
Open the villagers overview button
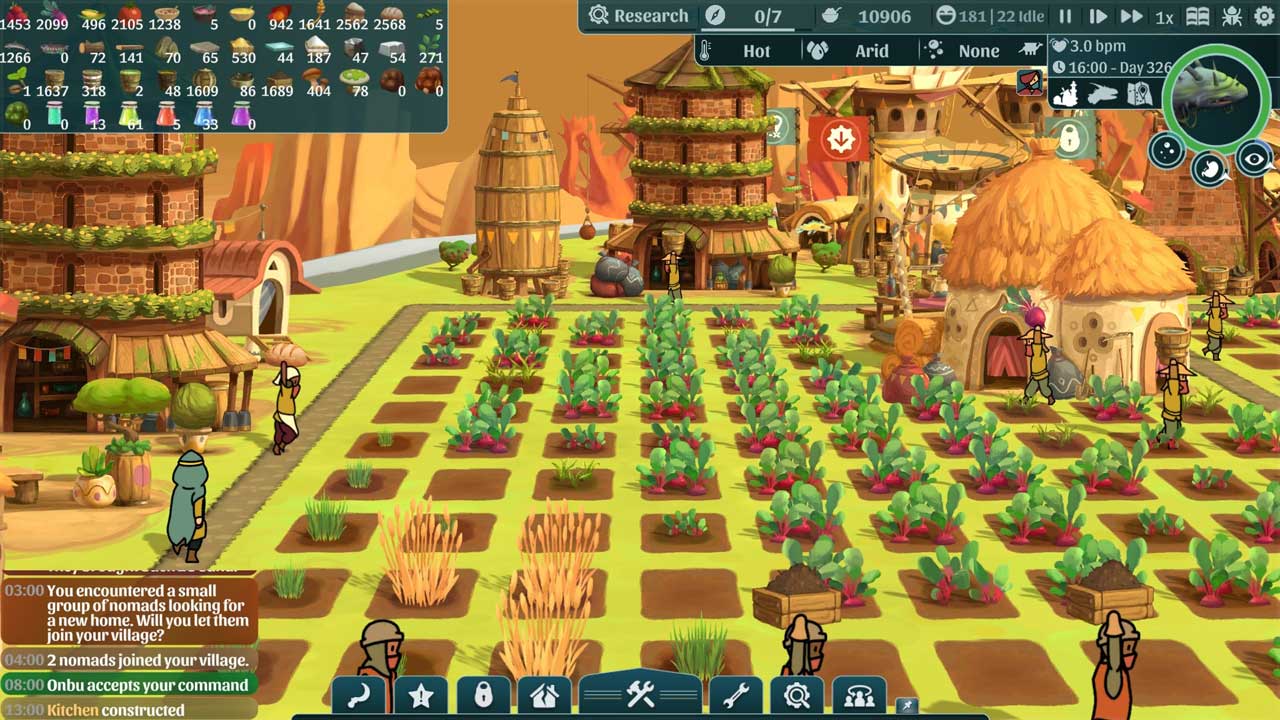coord(859,695)
